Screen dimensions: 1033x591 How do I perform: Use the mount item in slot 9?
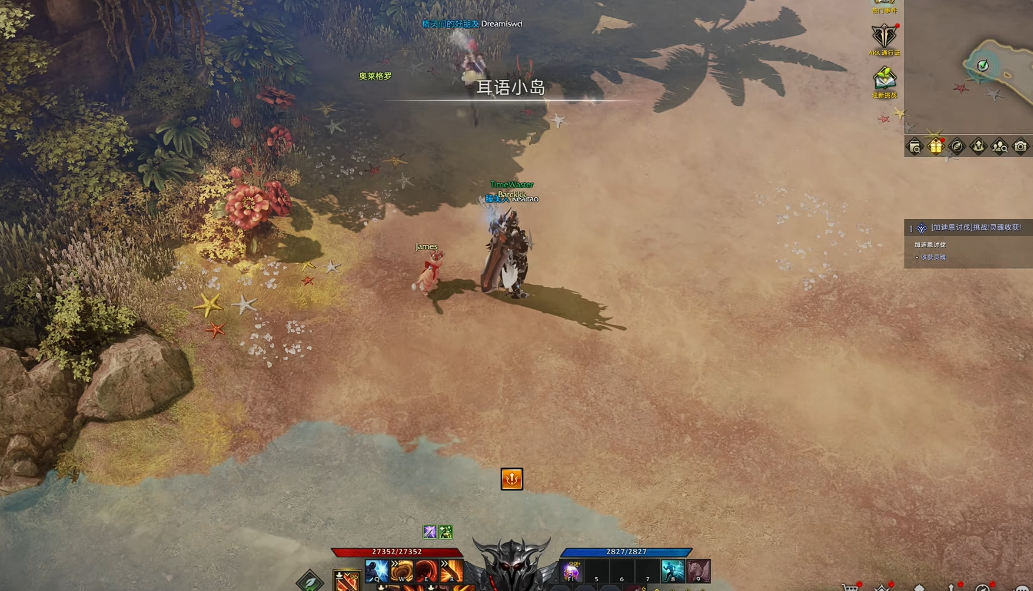698,571
